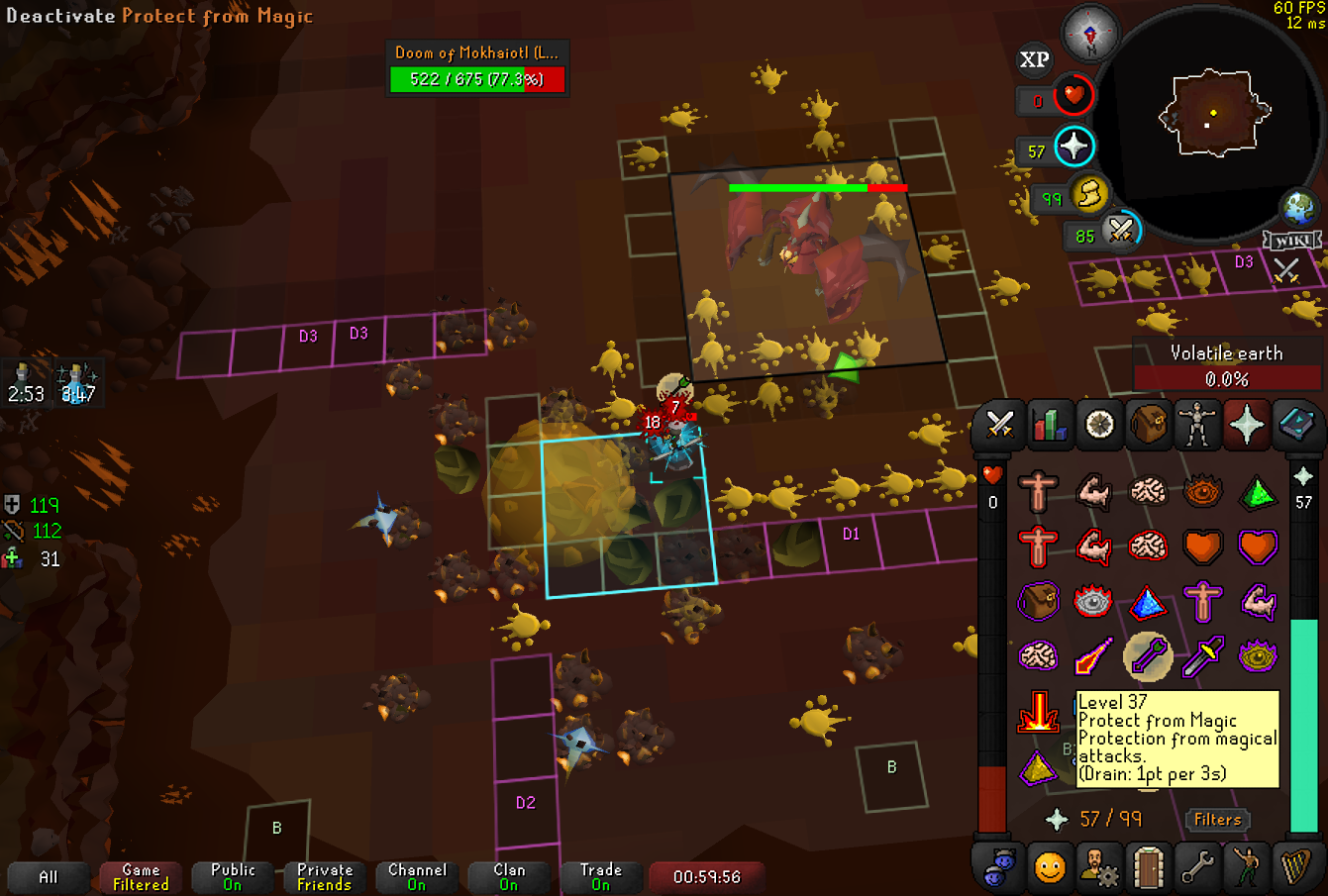Deactivate the Protect from Magic prayer

coord(1148,655)
